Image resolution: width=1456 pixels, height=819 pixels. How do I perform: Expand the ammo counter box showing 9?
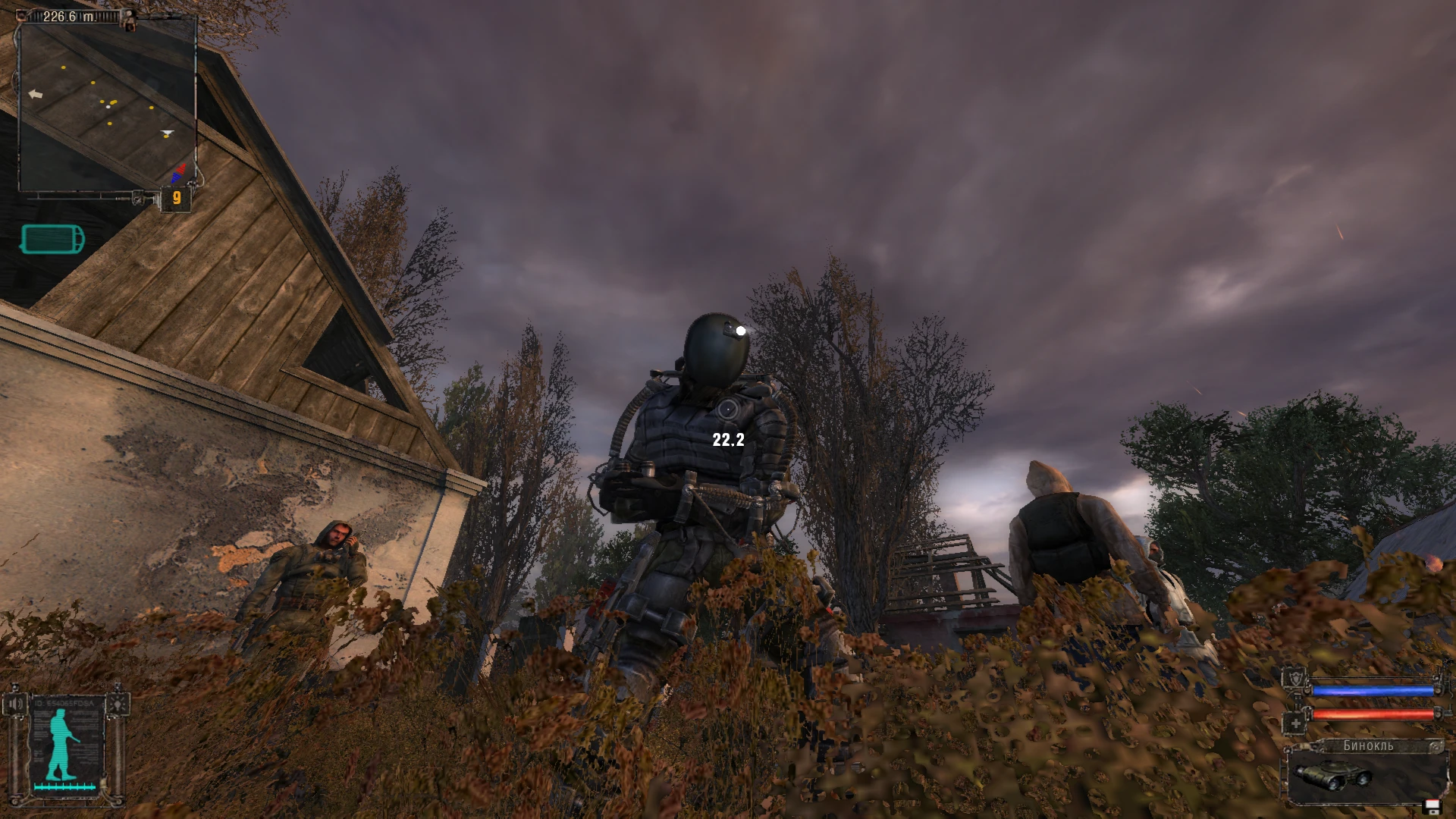(x=176, y=199)
